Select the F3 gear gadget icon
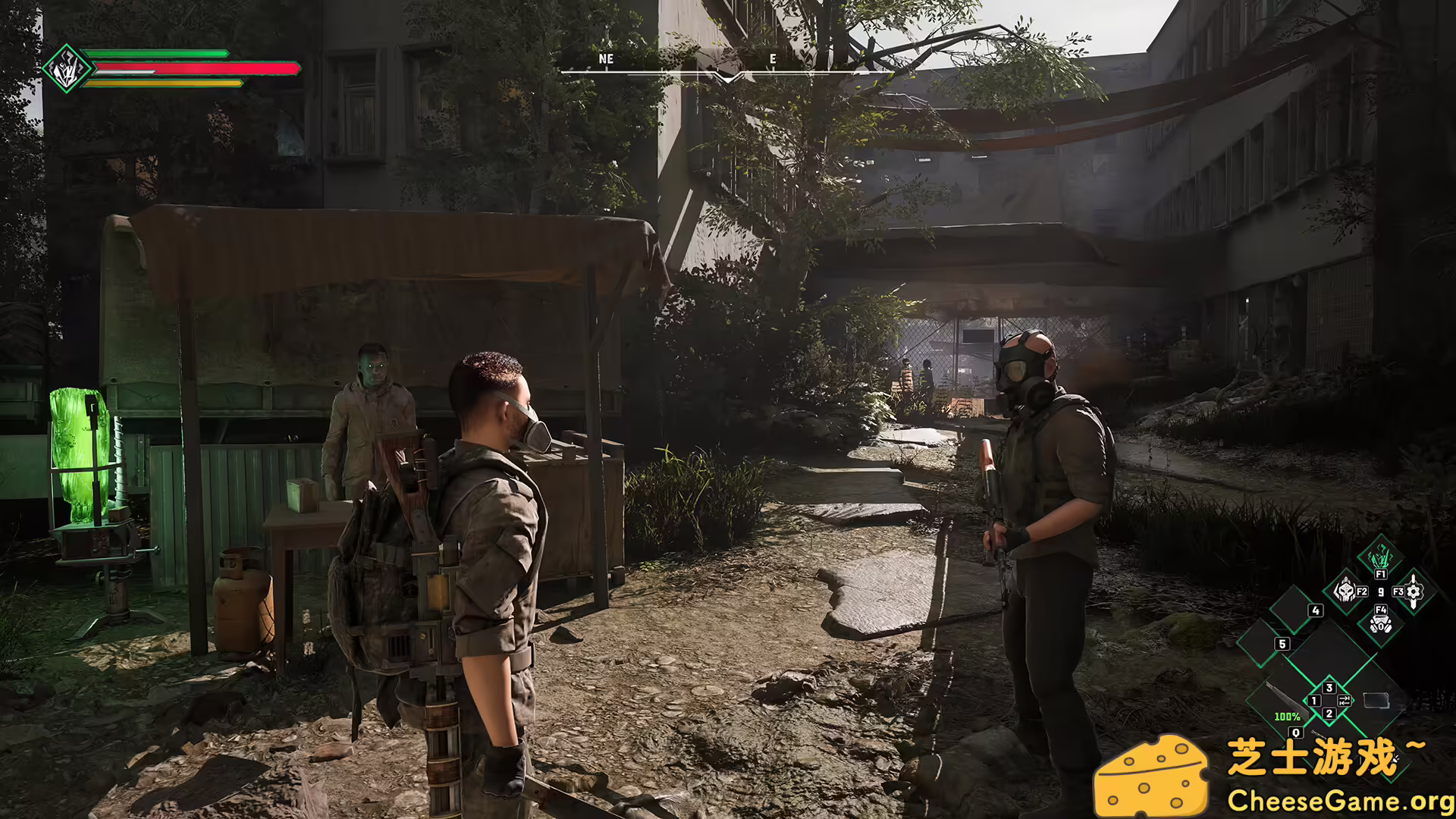Image resolution: width=1456 pixels, height=819 pixels. [1412, 589]
